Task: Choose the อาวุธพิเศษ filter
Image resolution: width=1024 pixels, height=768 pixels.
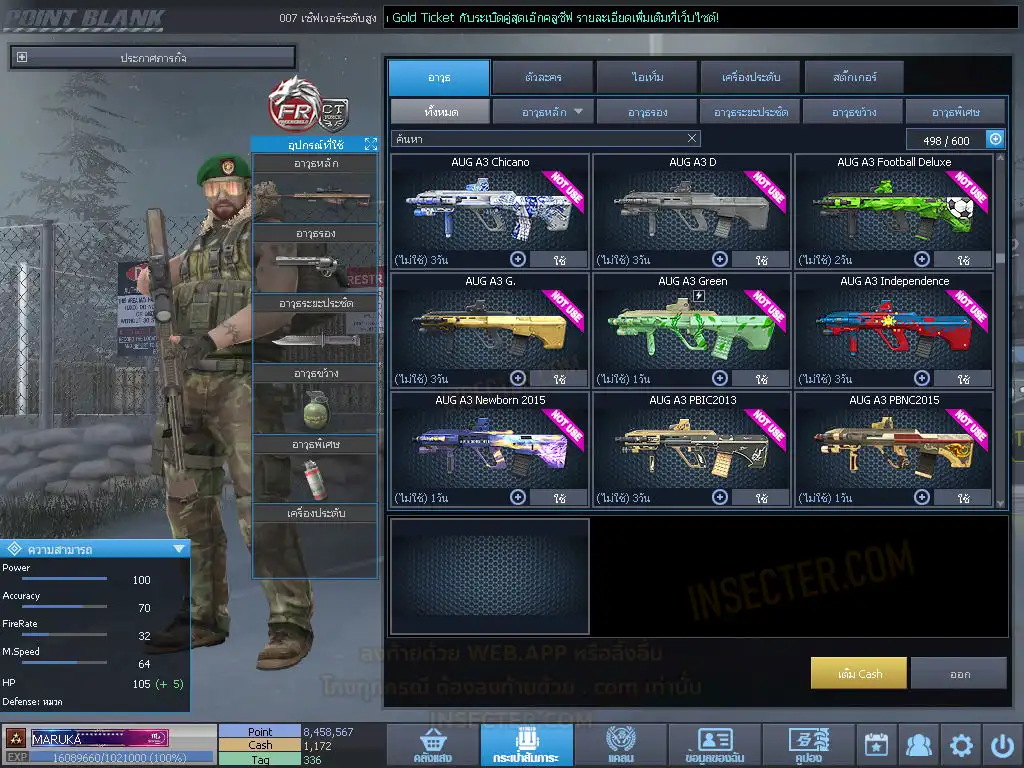Action: pyautogui.click(x=955, y=112)
